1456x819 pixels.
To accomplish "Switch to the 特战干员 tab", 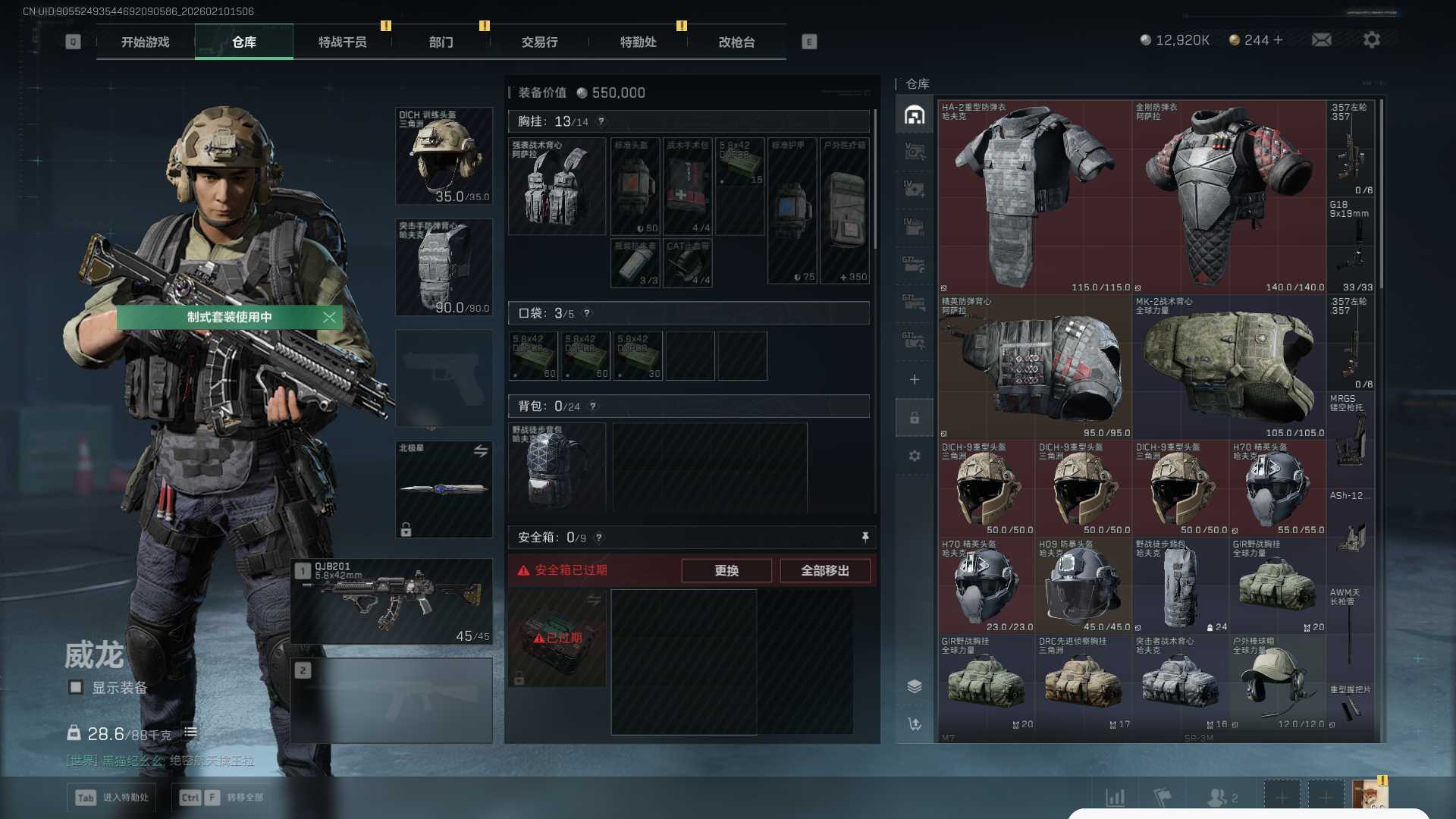I will [342, 42].
